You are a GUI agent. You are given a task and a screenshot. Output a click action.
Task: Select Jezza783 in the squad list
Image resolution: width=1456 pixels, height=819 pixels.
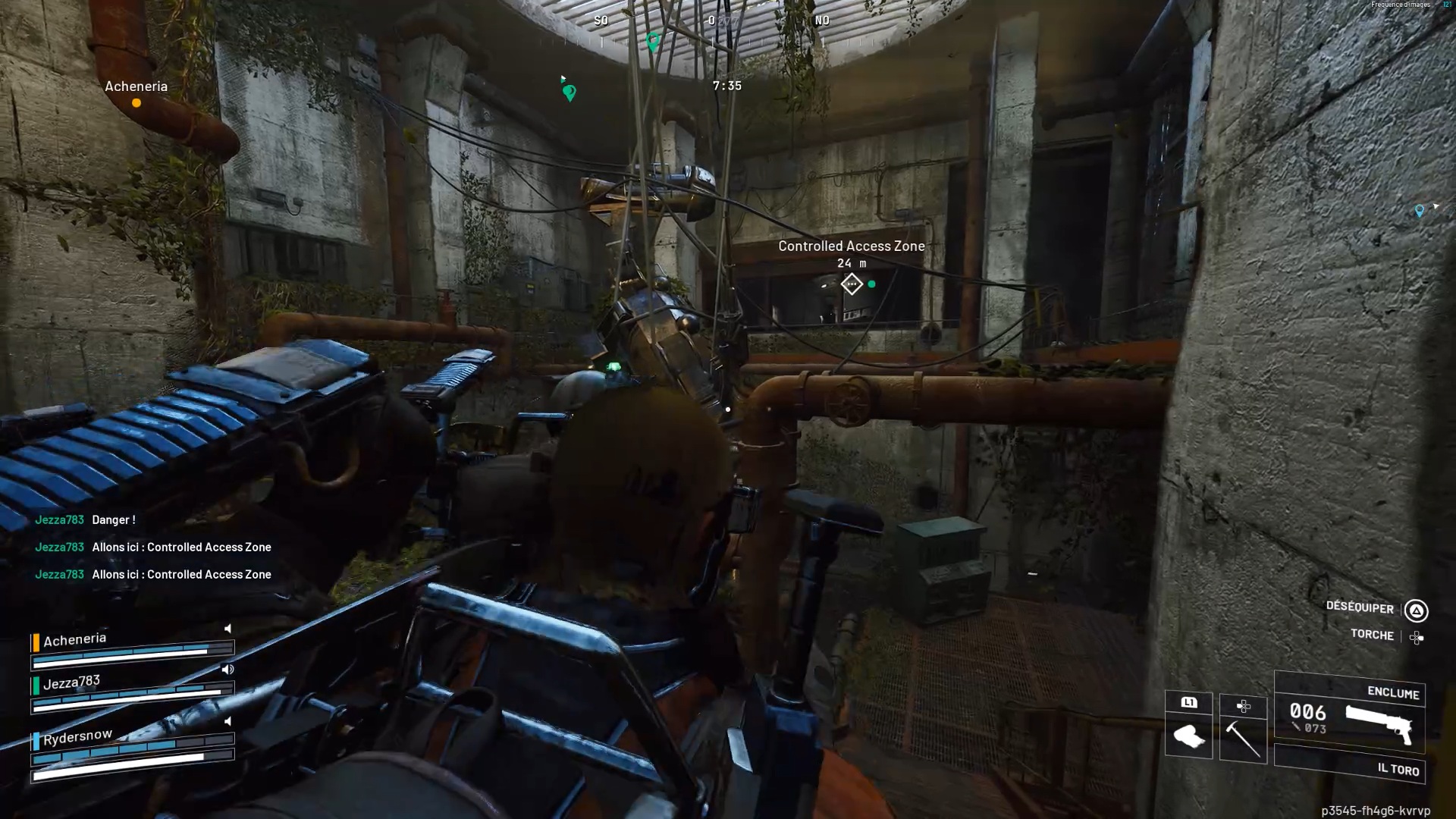pyautogui.click(x=71, y=682)
